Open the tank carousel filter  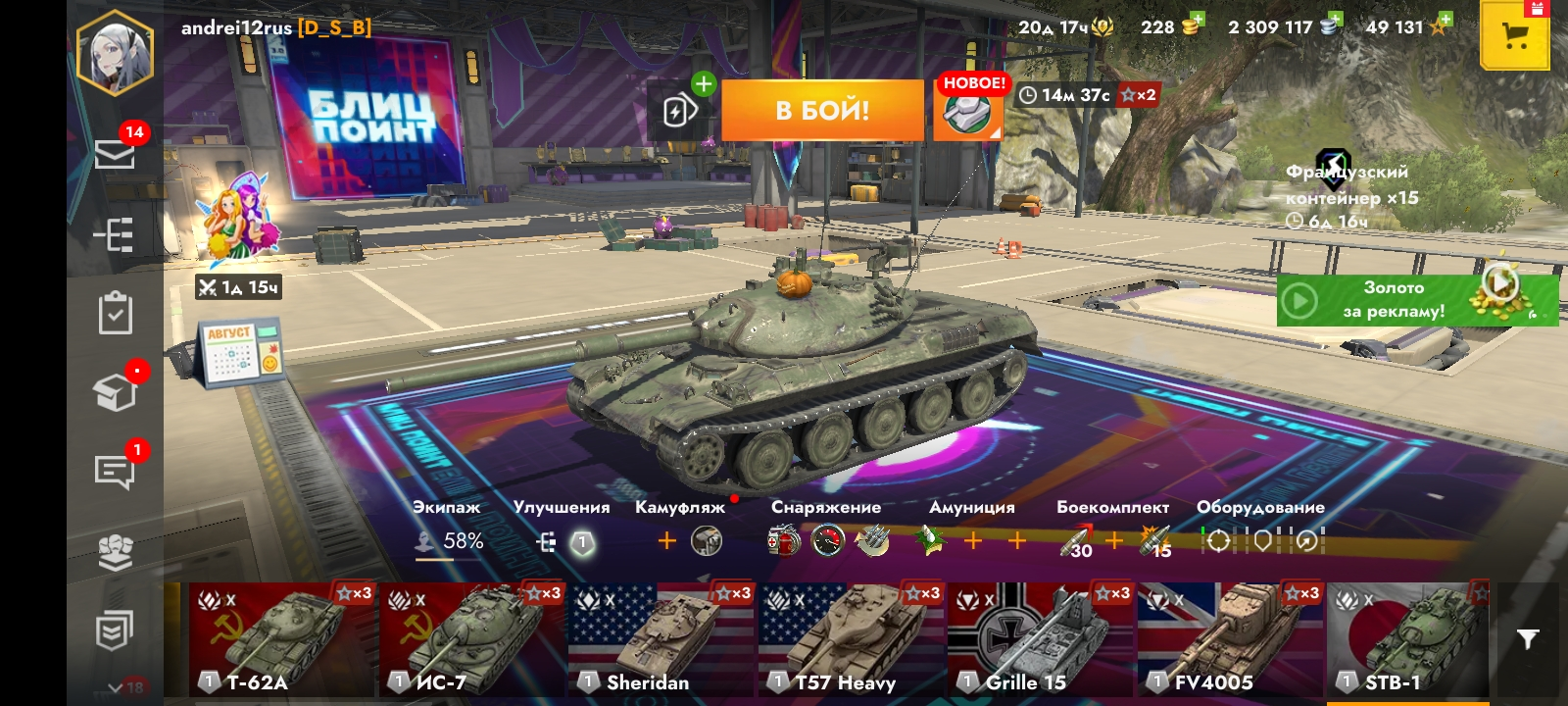tap(1527, 639)
